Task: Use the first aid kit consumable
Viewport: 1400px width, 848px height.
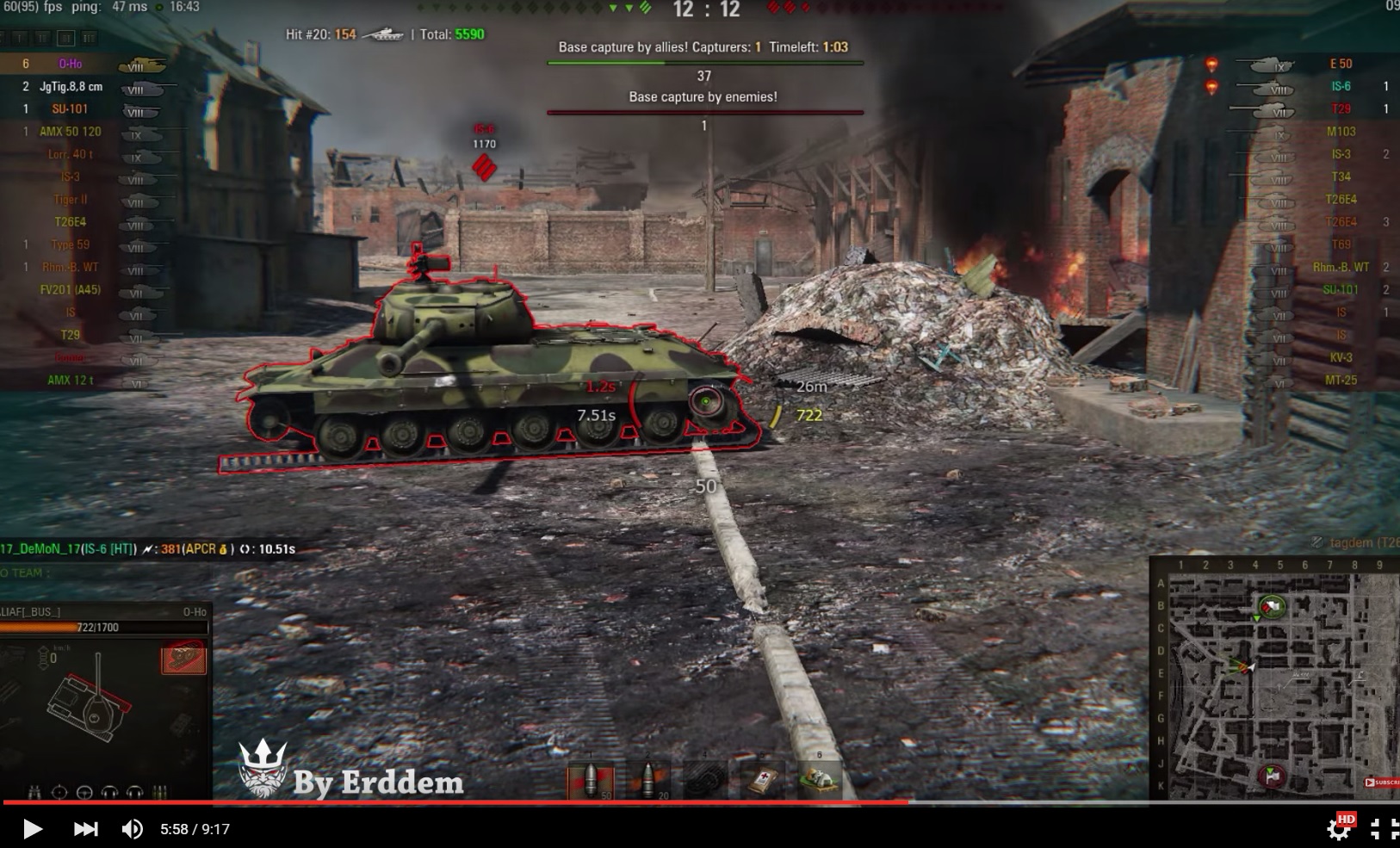Action: [763, 781]
